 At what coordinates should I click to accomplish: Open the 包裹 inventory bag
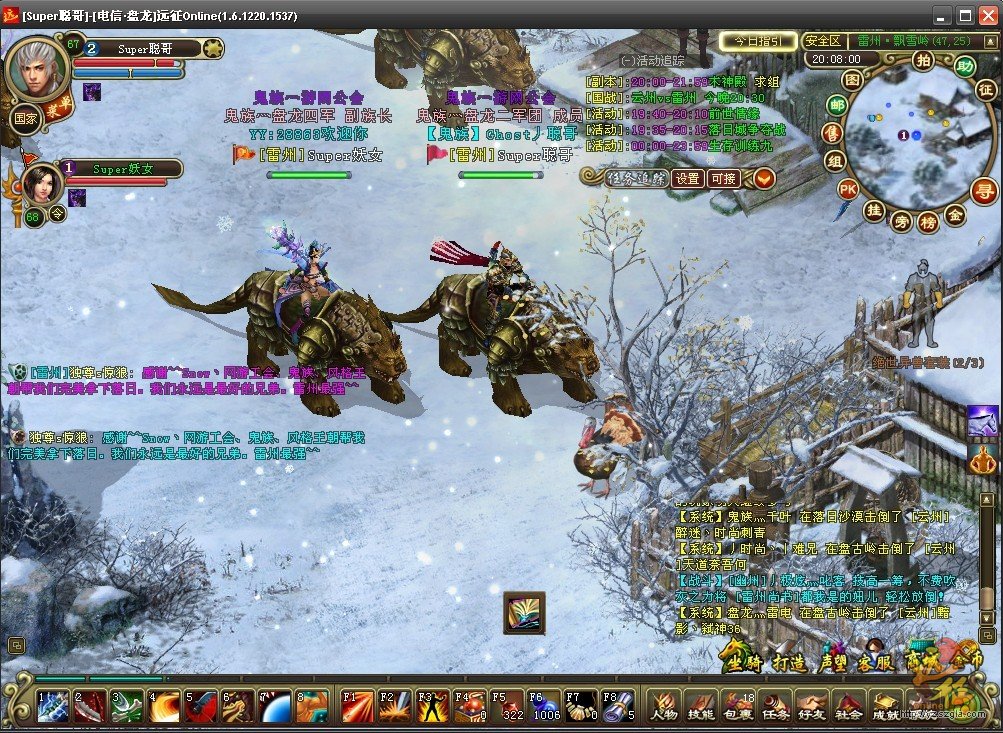point(736,706)
